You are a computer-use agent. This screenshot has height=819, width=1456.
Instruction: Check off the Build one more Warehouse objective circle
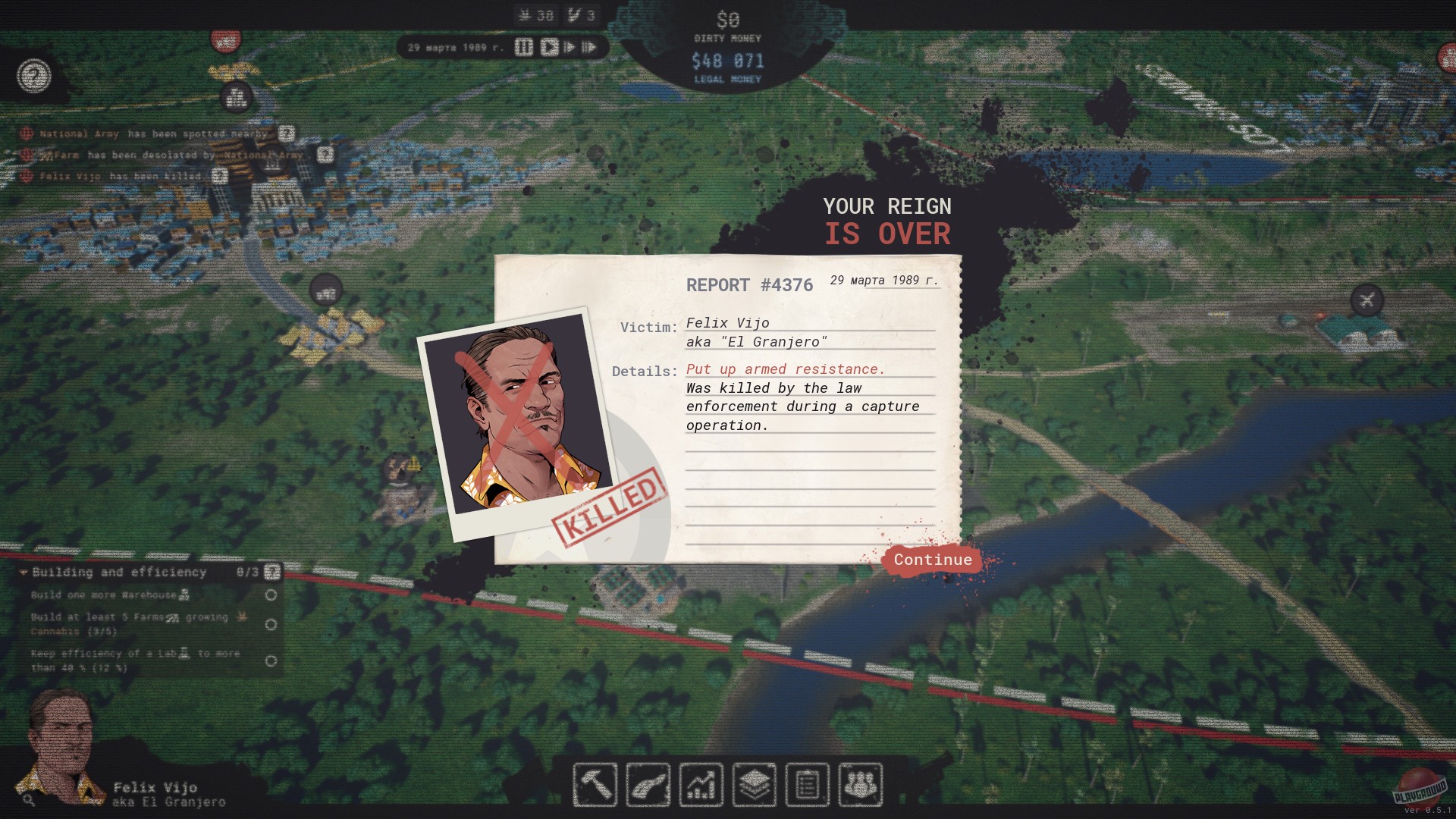[x=271, y=595]
